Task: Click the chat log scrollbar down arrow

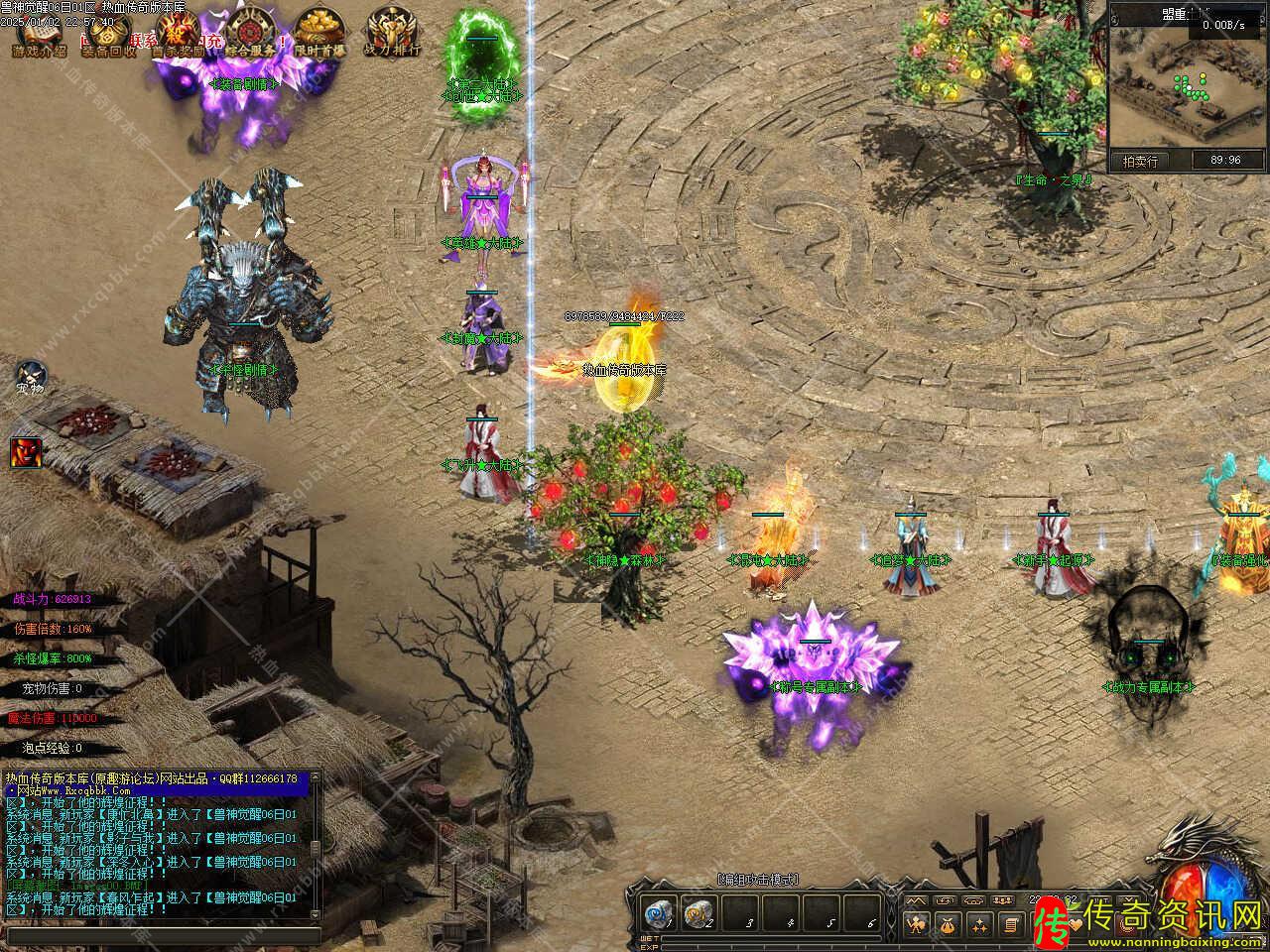Action: (316, 913)
